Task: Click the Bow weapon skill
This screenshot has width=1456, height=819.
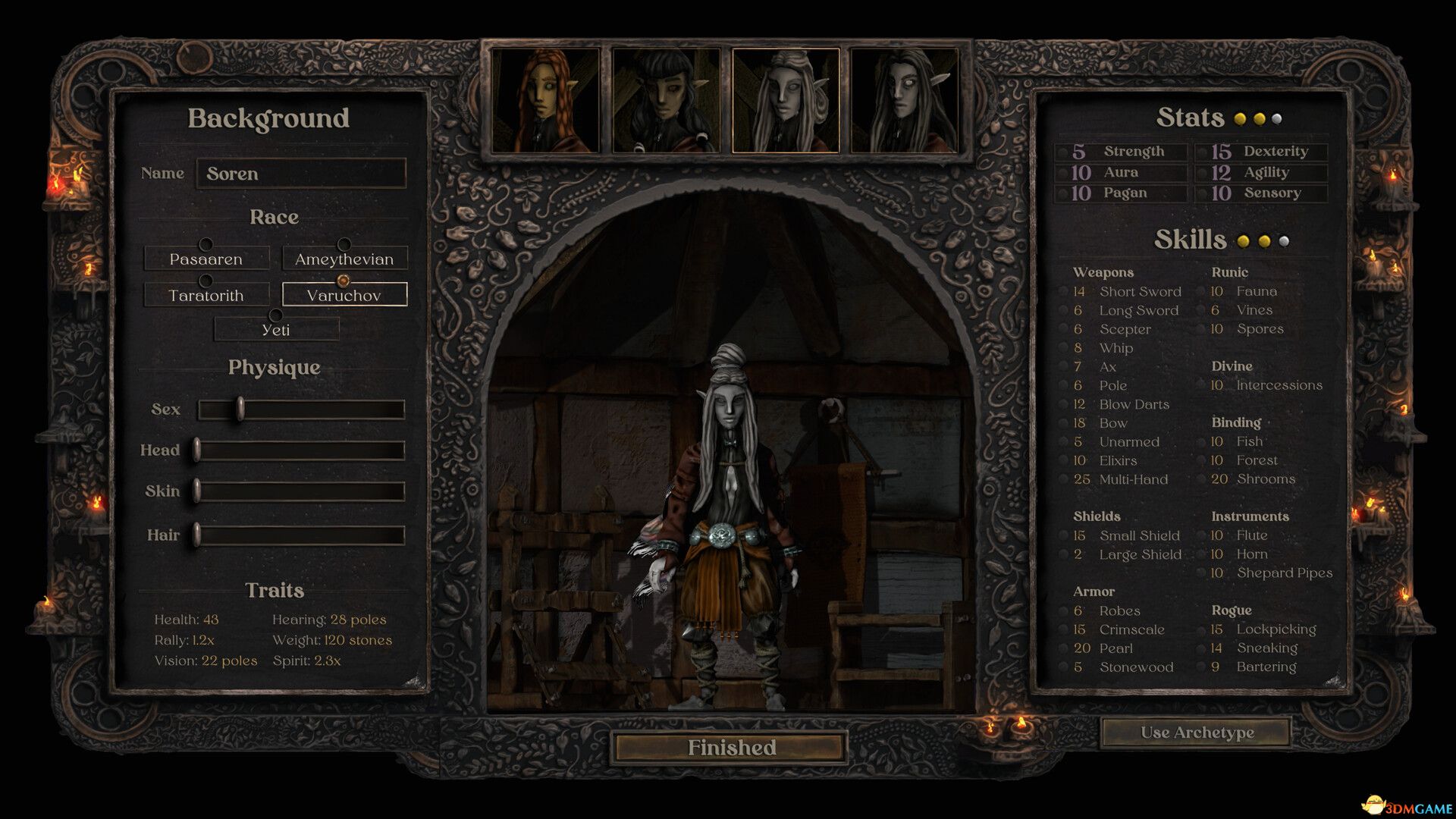Action: click(1113, 423)
